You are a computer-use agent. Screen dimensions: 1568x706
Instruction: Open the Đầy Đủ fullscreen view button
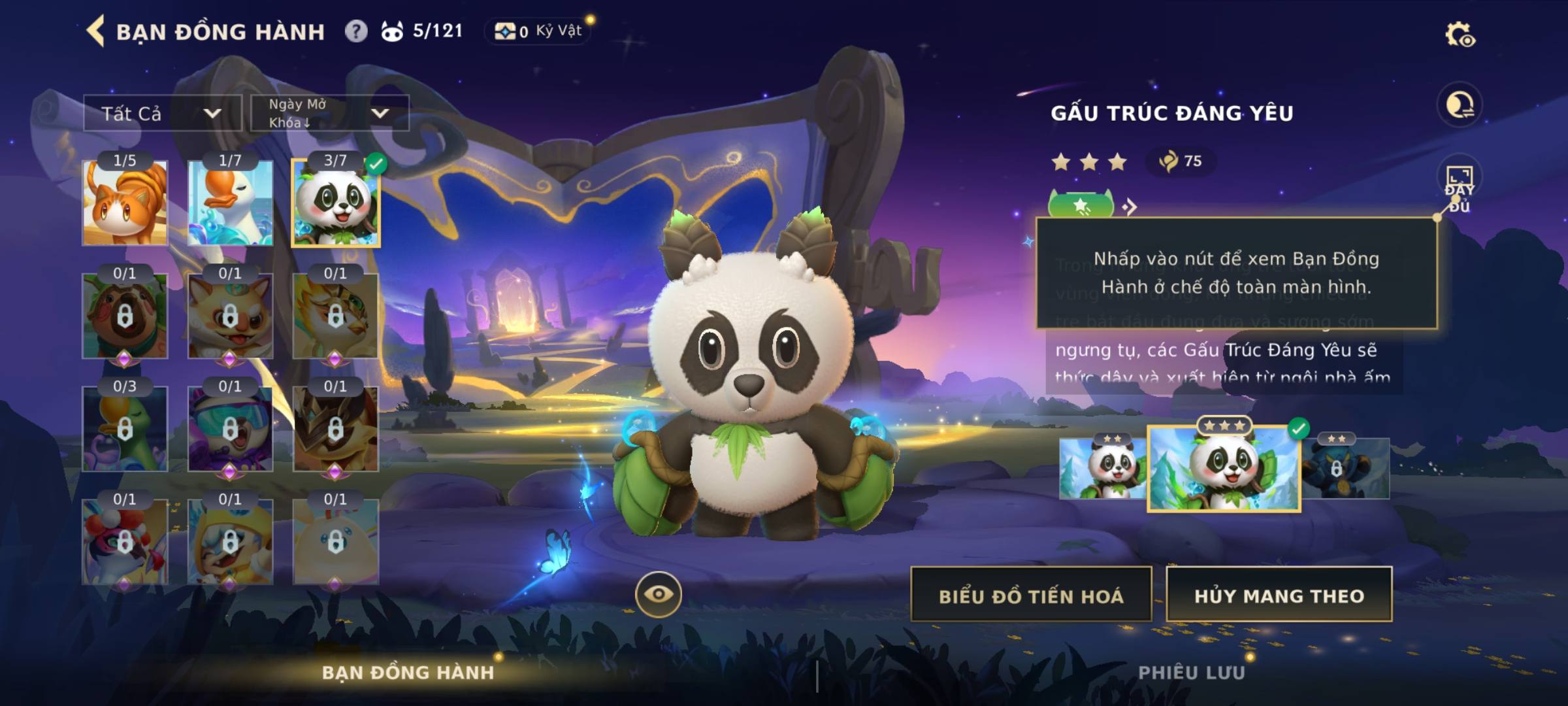(1459, 188)
